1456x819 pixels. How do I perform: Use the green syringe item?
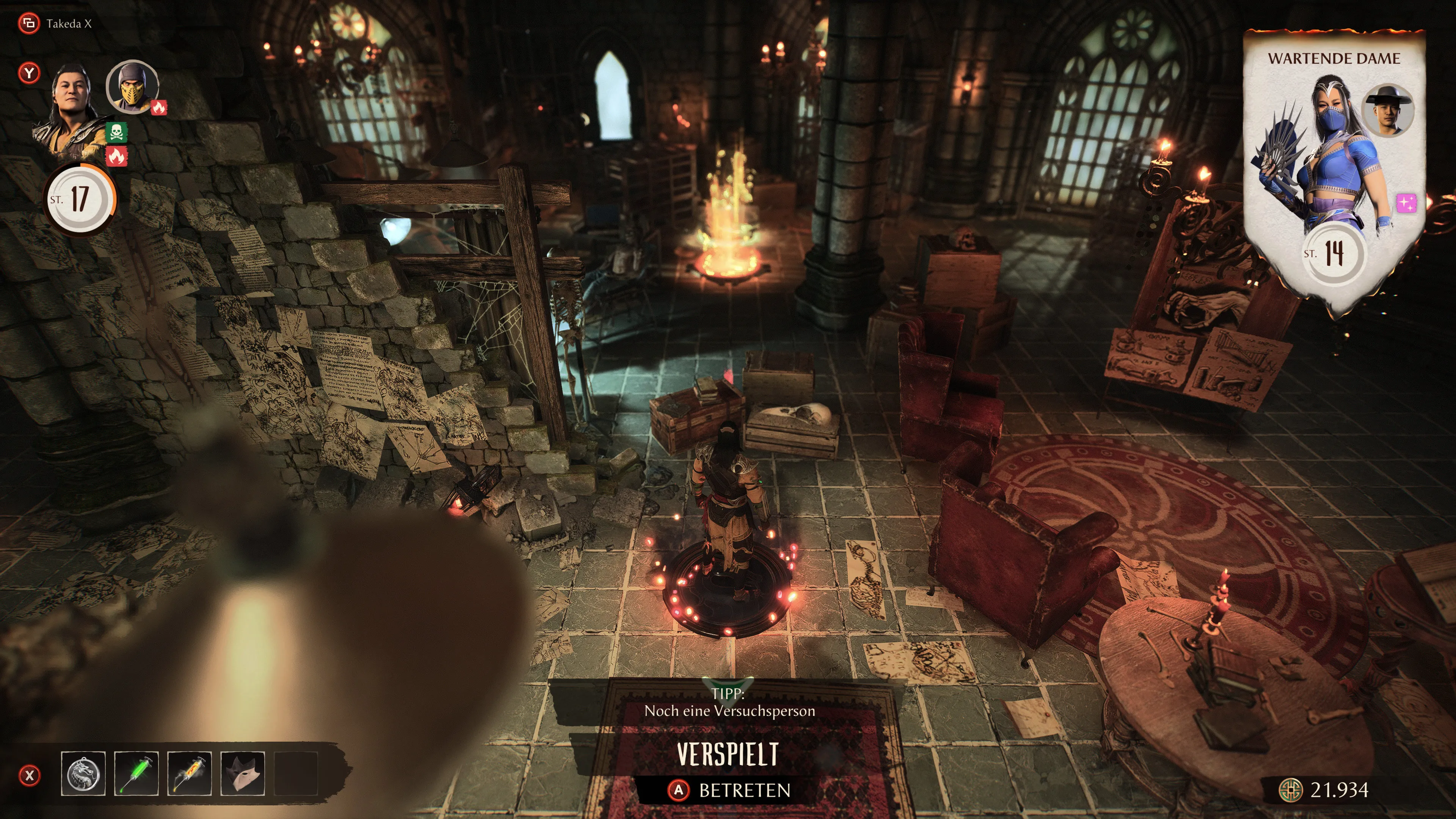pyautogui.click(x=136, y=773)
